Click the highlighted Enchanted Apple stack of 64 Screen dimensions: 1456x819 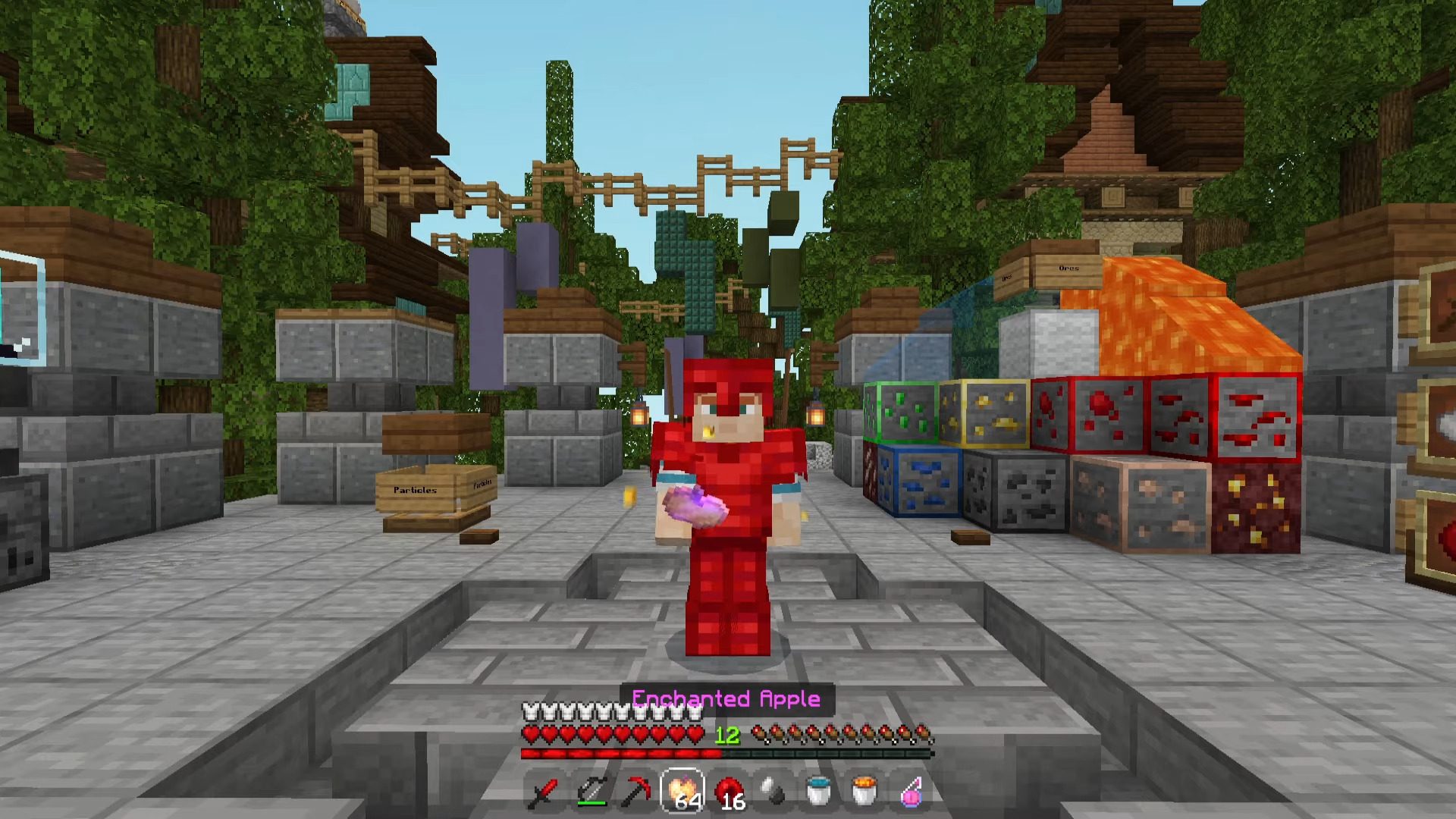click(x=682, y=792)
